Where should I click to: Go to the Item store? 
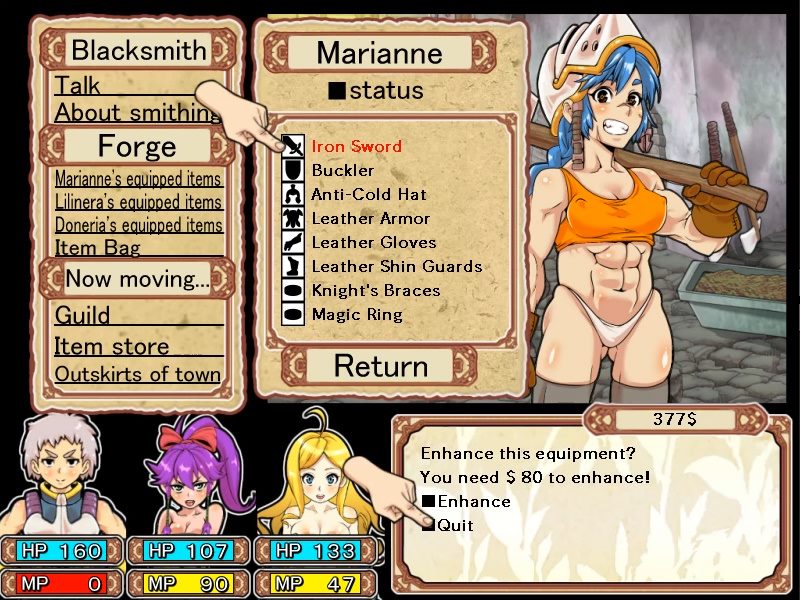click(x=112, y=346)
